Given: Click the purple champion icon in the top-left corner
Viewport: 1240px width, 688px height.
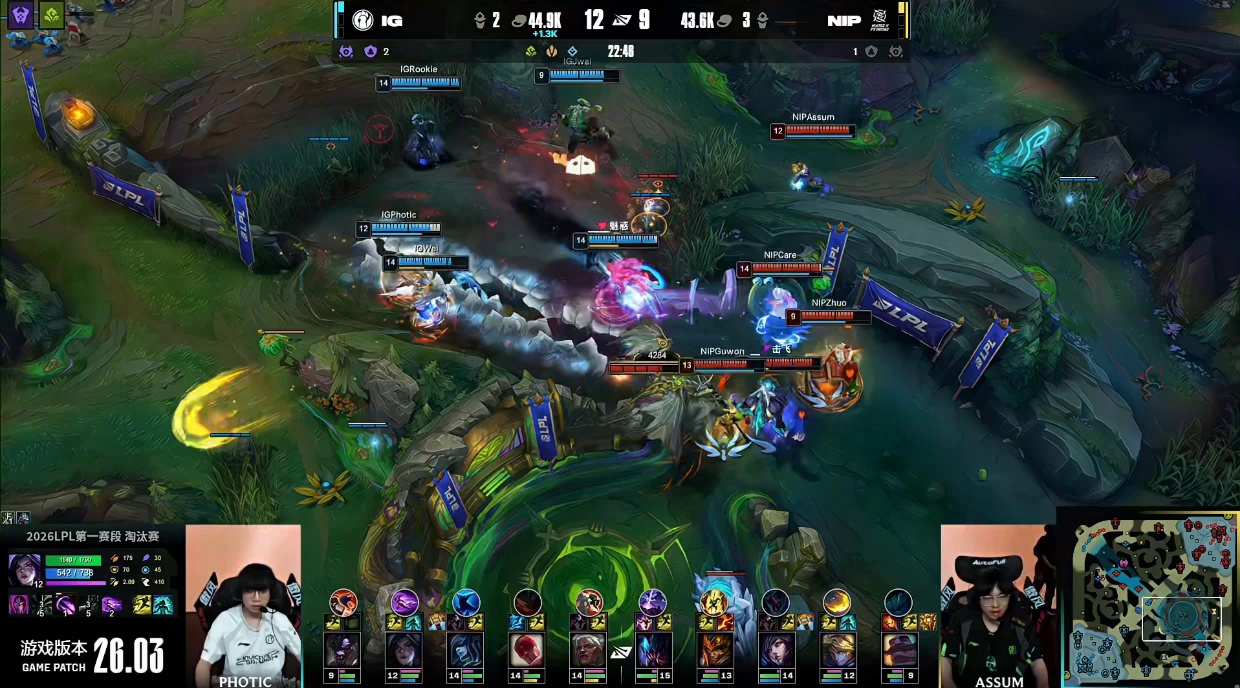Looking at the screenshot, I should (22, 15).
